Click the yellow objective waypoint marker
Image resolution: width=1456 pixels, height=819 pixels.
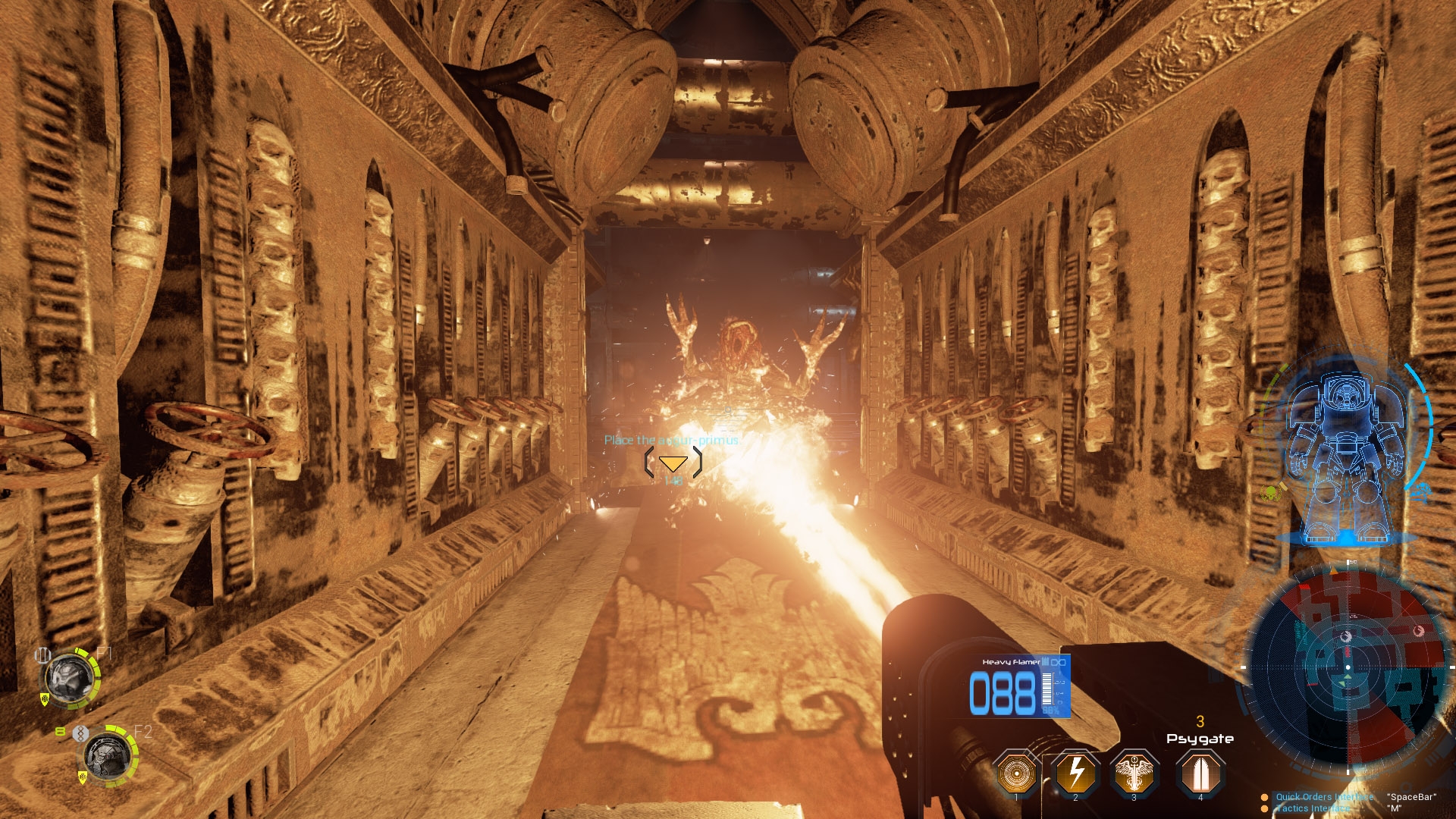click(673, 463)
